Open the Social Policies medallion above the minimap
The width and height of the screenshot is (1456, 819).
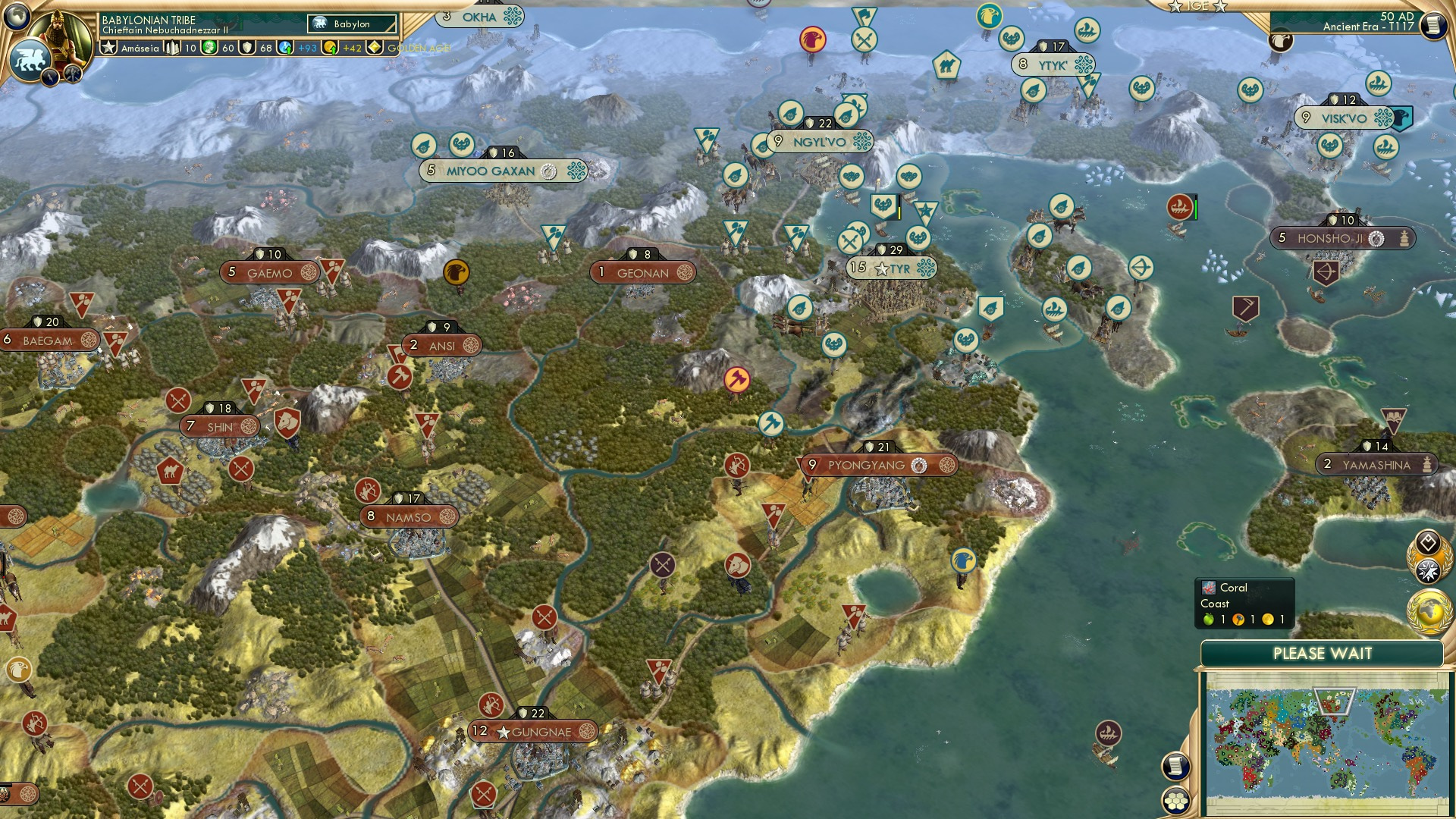coord(1427,541)
